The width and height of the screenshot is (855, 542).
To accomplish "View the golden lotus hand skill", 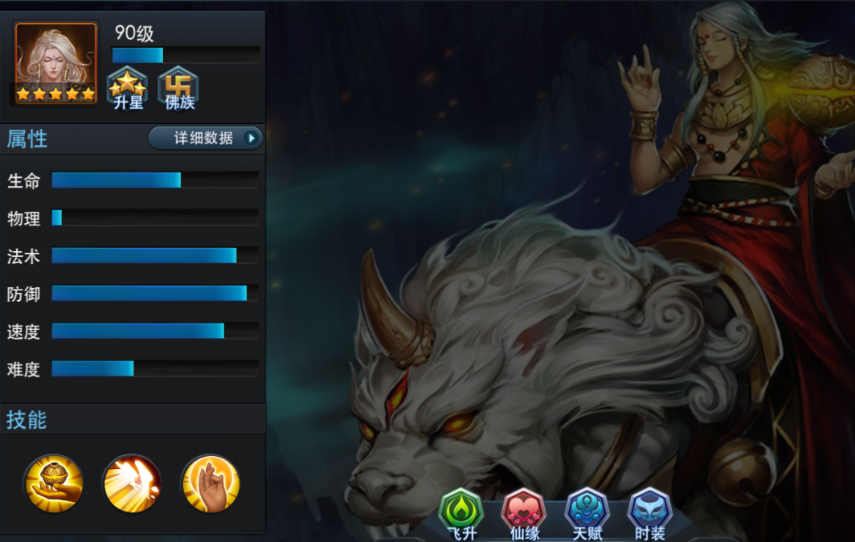I will [x=53, y=483].
